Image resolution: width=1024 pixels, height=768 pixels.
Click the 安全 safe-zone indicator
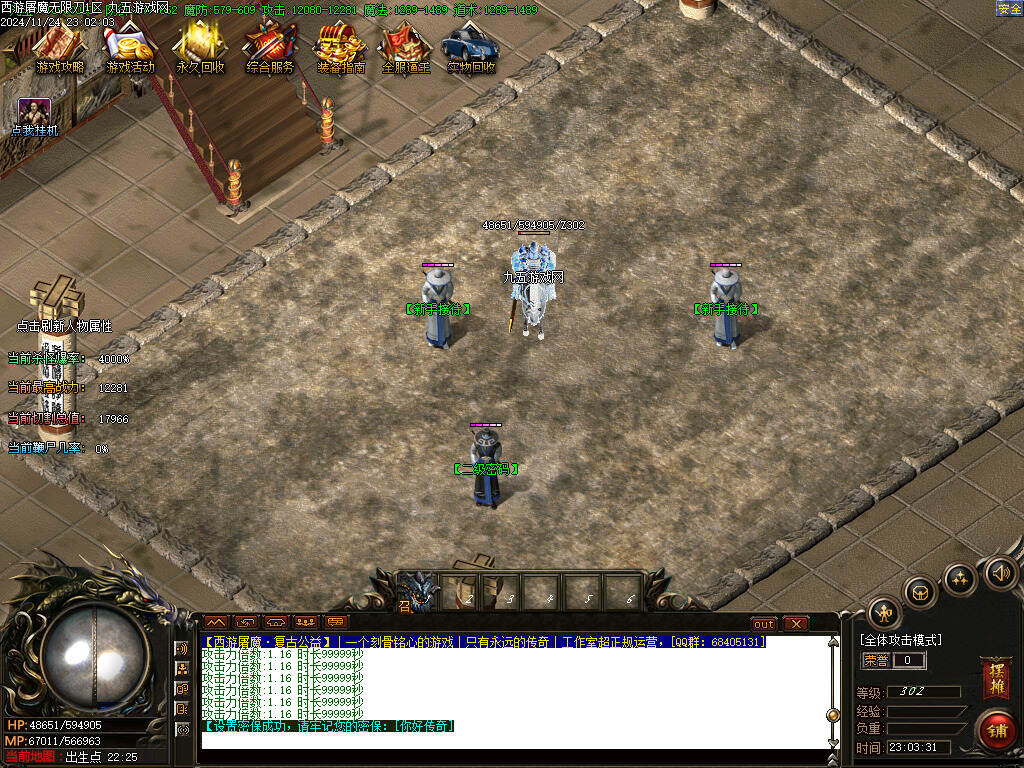(1009, 9)
